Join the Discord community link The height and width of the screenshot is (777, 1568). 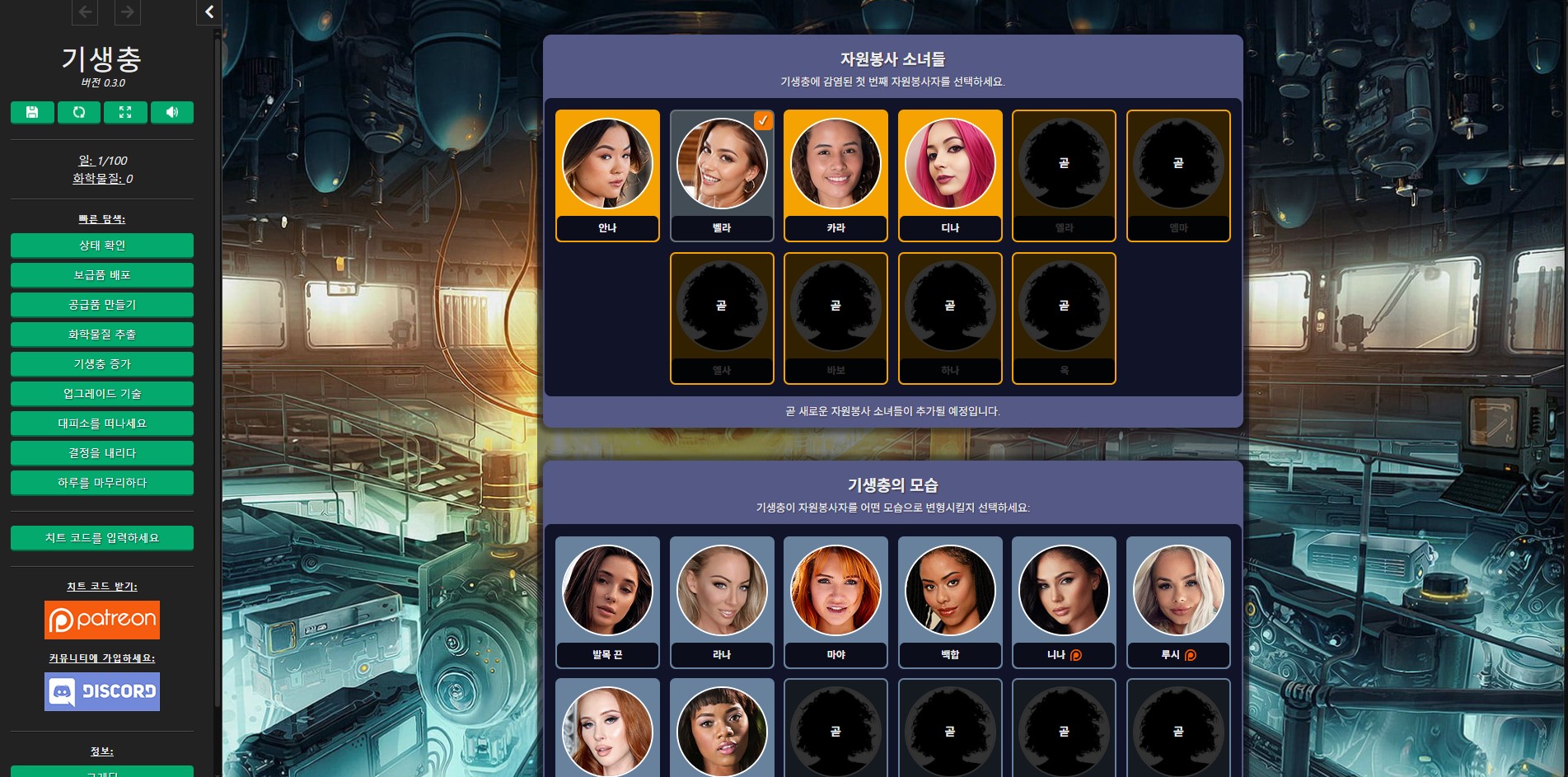tap(102, 691)
